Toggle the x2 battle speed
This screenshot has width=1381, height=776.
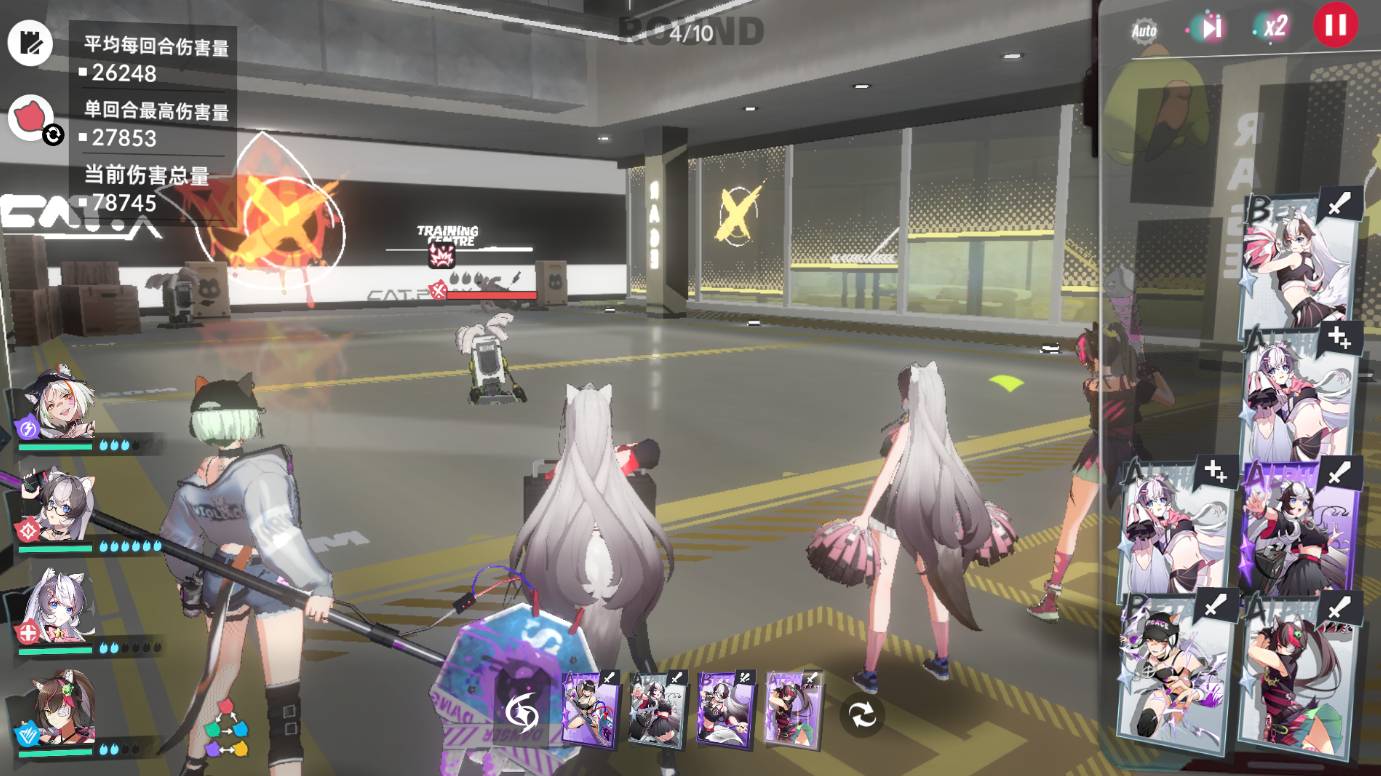1272,27
